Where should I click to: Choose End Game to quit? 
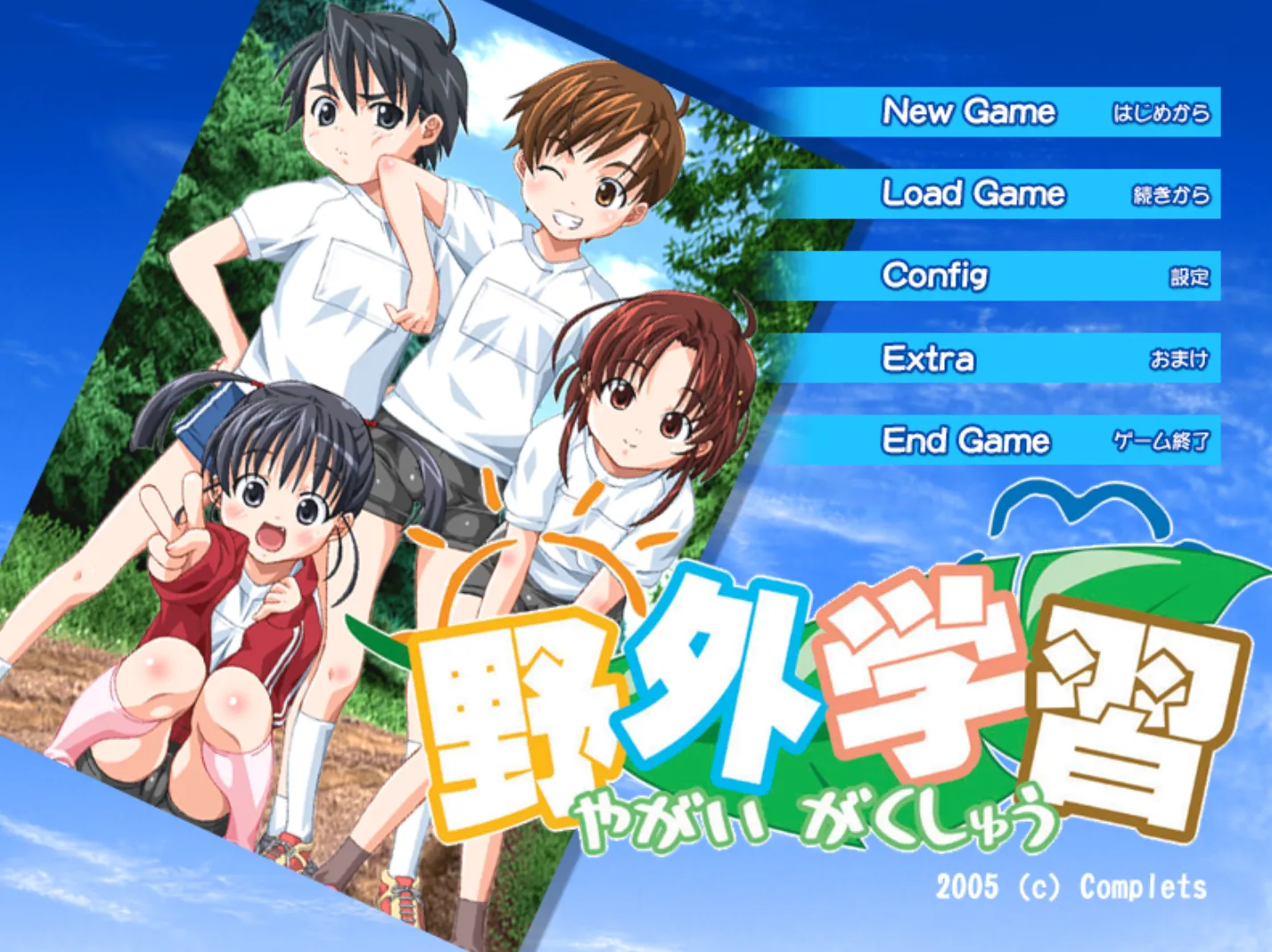(966, 440)
